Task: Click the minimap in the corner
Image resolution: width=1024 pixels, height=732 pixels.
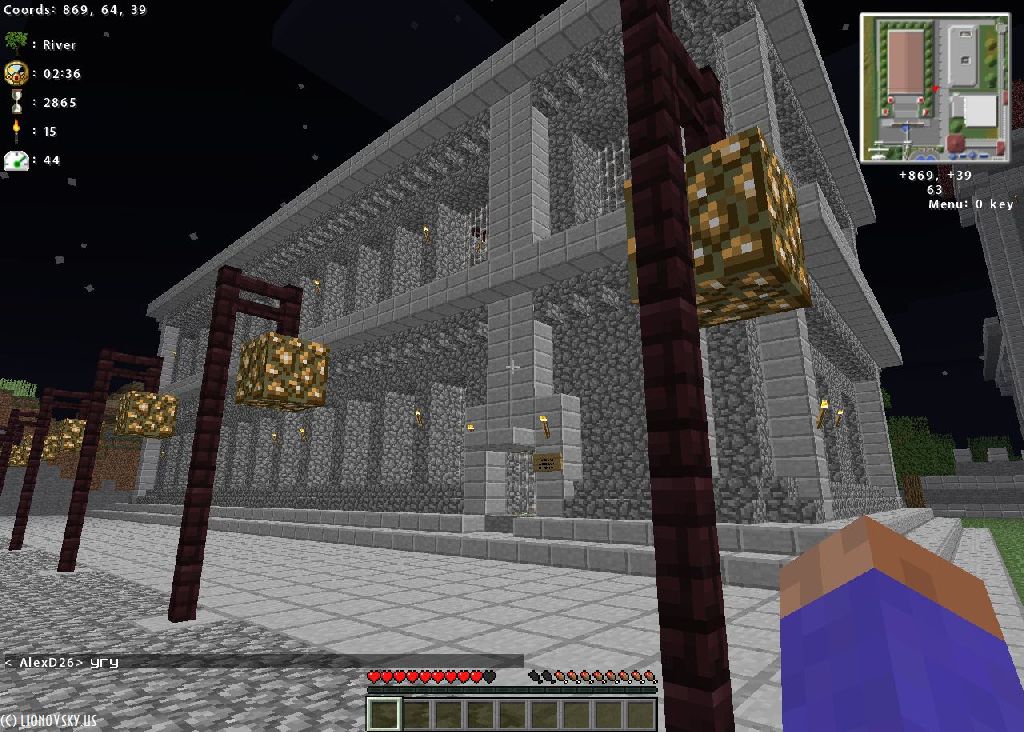Action: click(935, 88)
